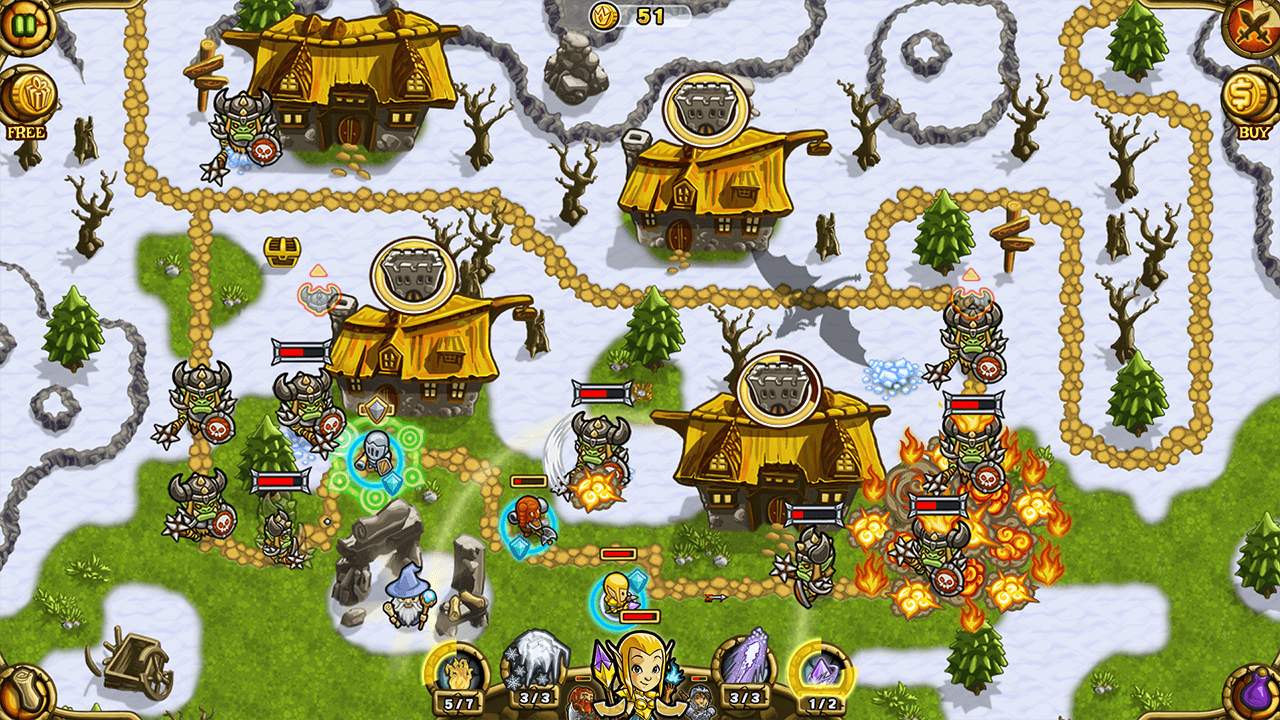Activate the ice freeze ability
The image size is (1280, 720).
[537, 664]
